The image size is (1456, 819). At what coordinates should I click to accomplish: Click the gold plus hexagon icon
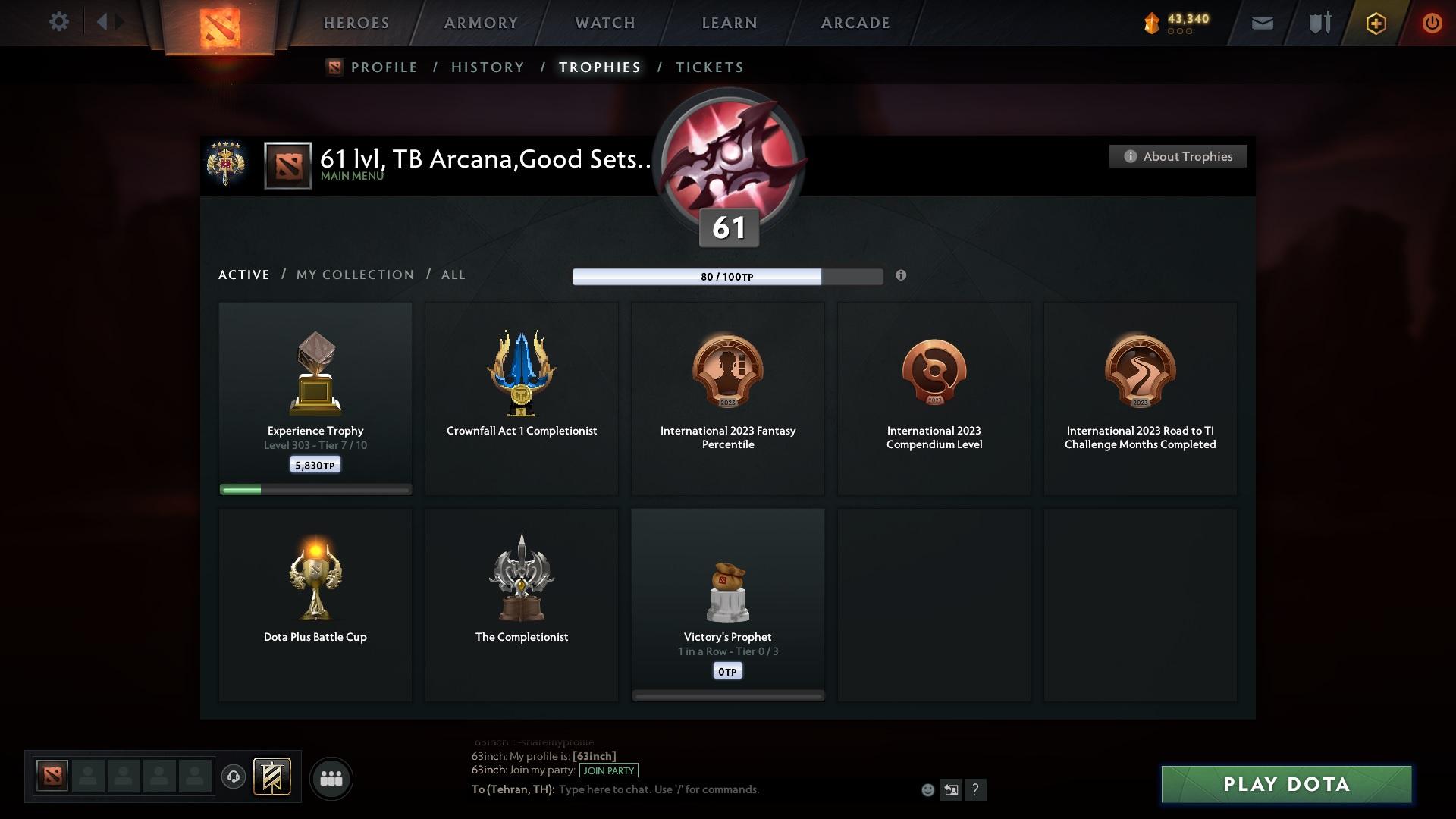point(1375,23)
